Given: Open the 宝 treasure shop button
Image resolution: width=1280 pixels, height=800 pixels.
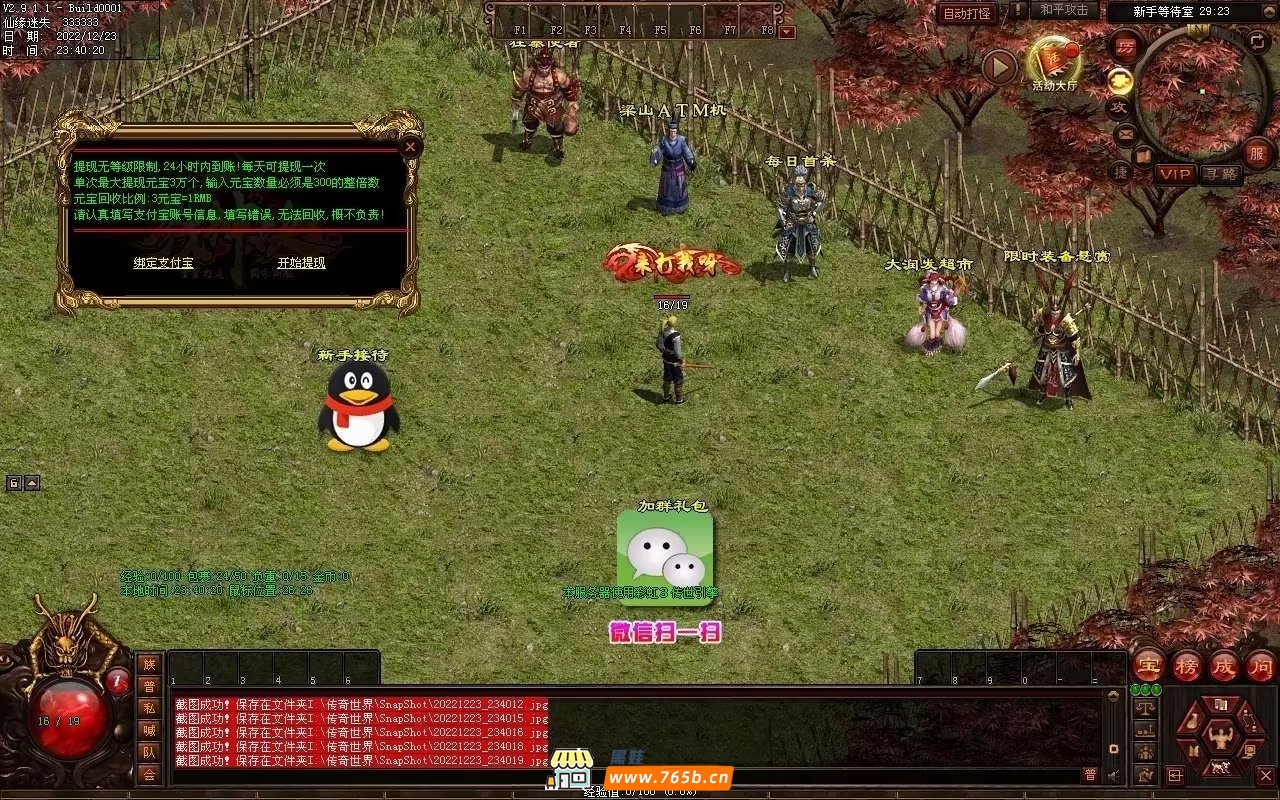Looking at the screenshot, I should pos(1149,666).
